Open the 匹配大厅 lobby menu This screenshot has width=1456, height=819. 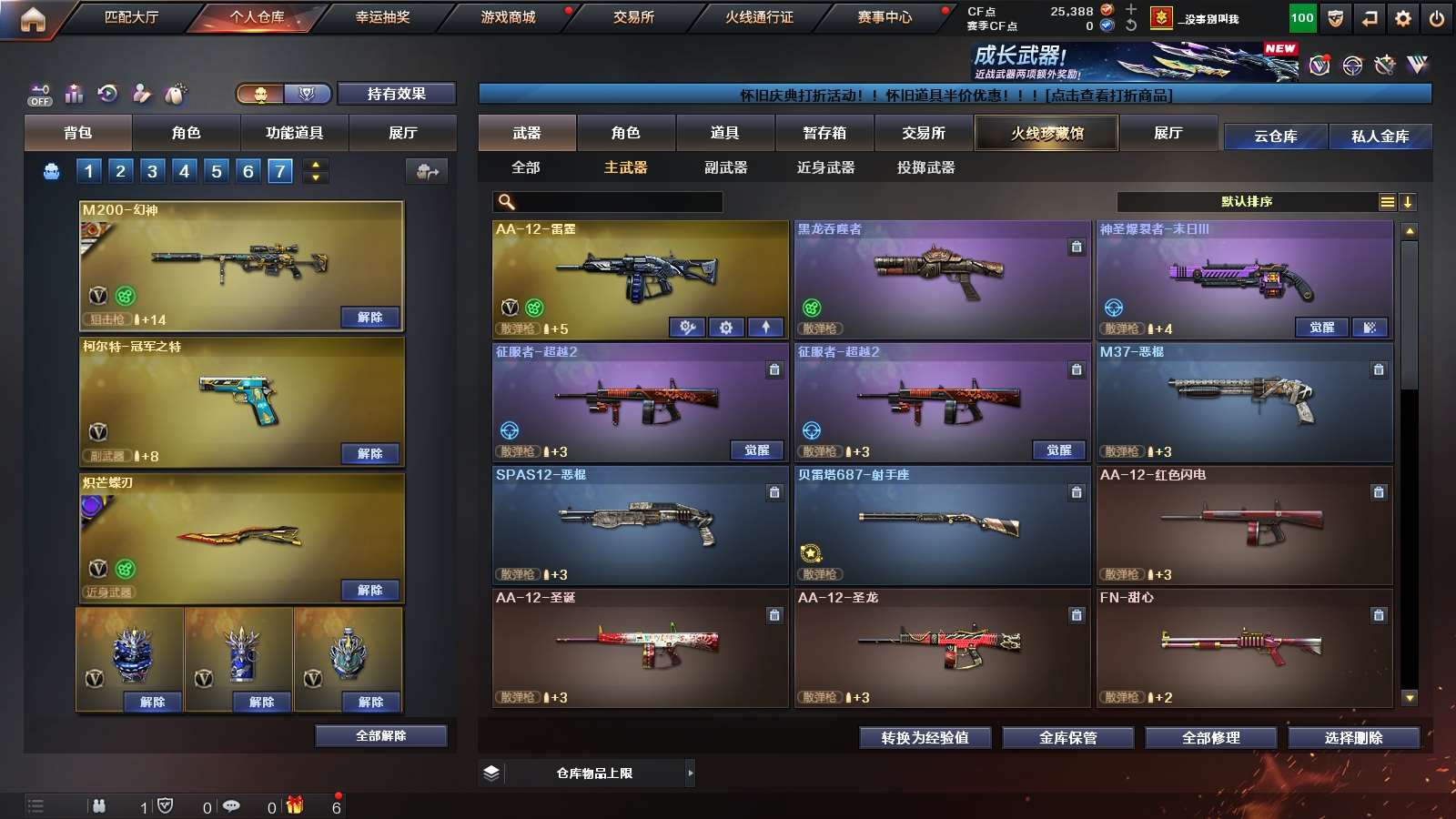click(x=131, y=17)
